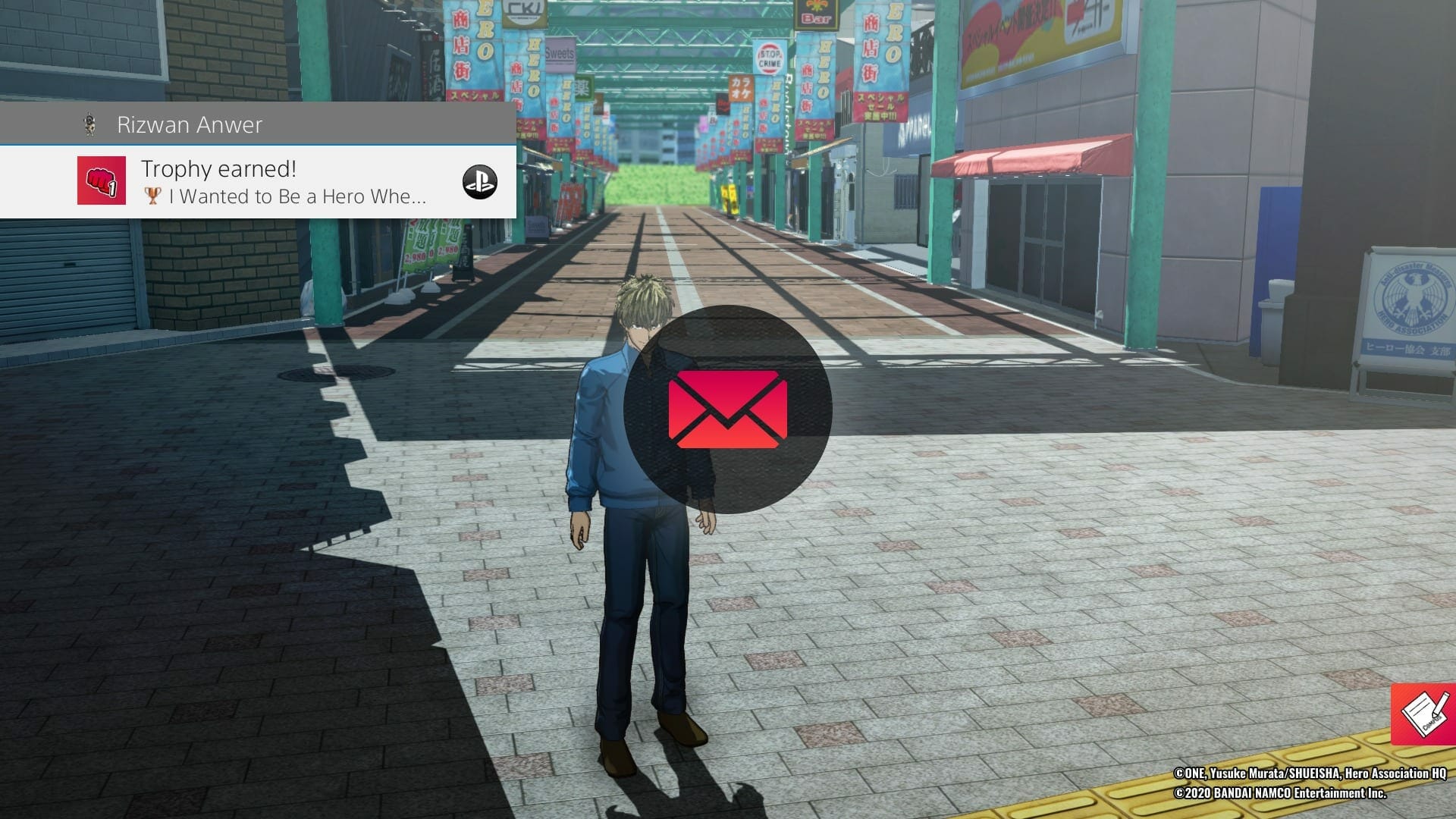Open the red mail envelope icon
The width and height of the screenshot is (1456, 819).
(727, 409)
